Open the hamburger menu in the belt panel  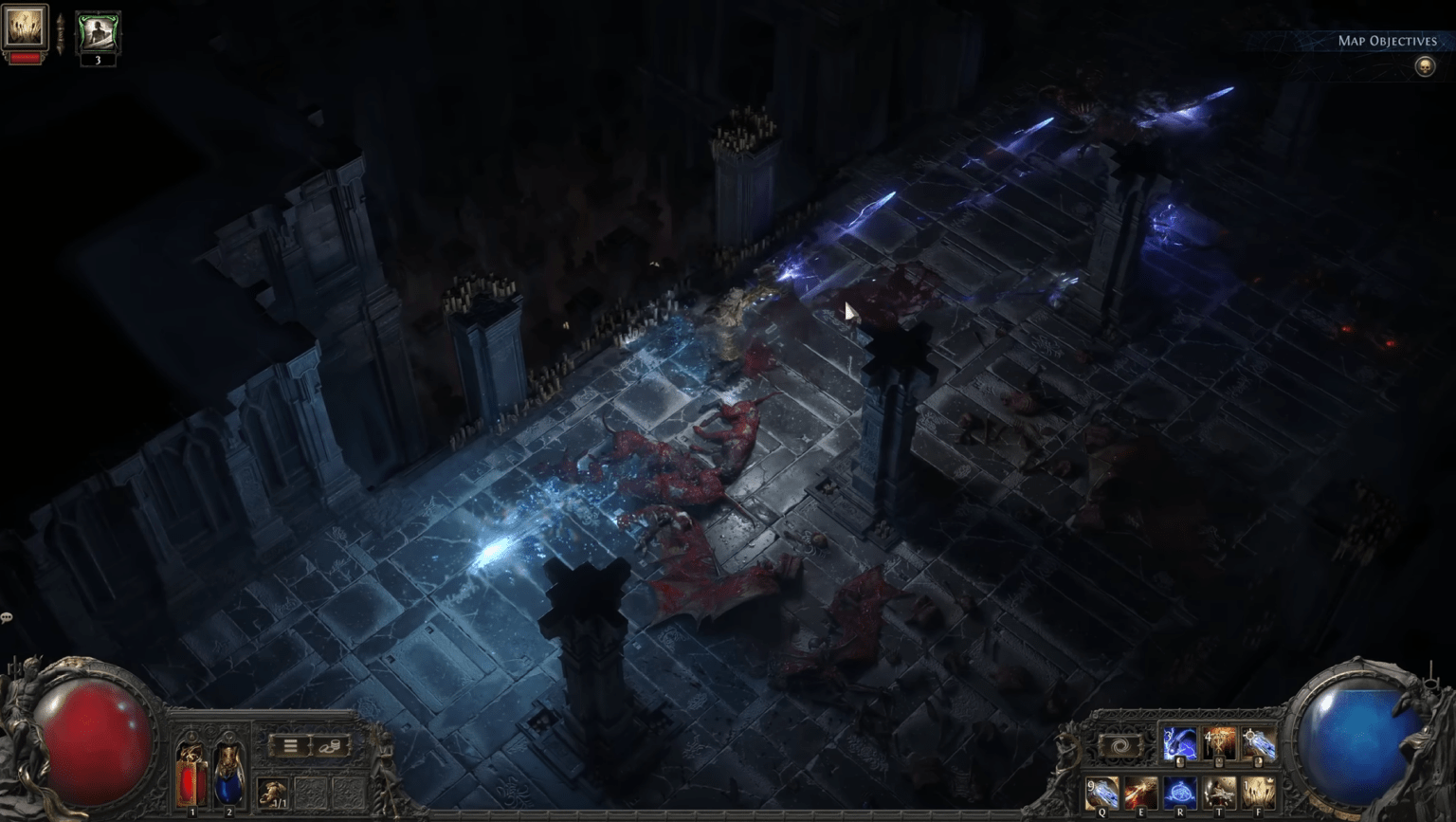(290, 744)
